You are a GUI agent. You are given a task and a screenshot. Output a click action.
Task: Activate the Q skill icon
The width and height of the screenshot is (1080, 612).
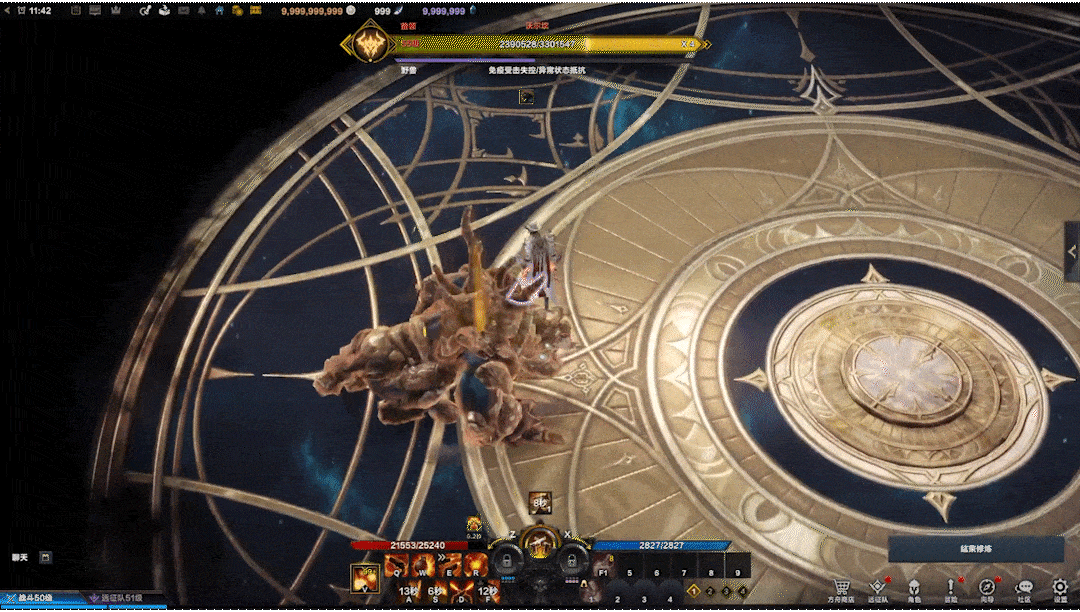point(395,566)
